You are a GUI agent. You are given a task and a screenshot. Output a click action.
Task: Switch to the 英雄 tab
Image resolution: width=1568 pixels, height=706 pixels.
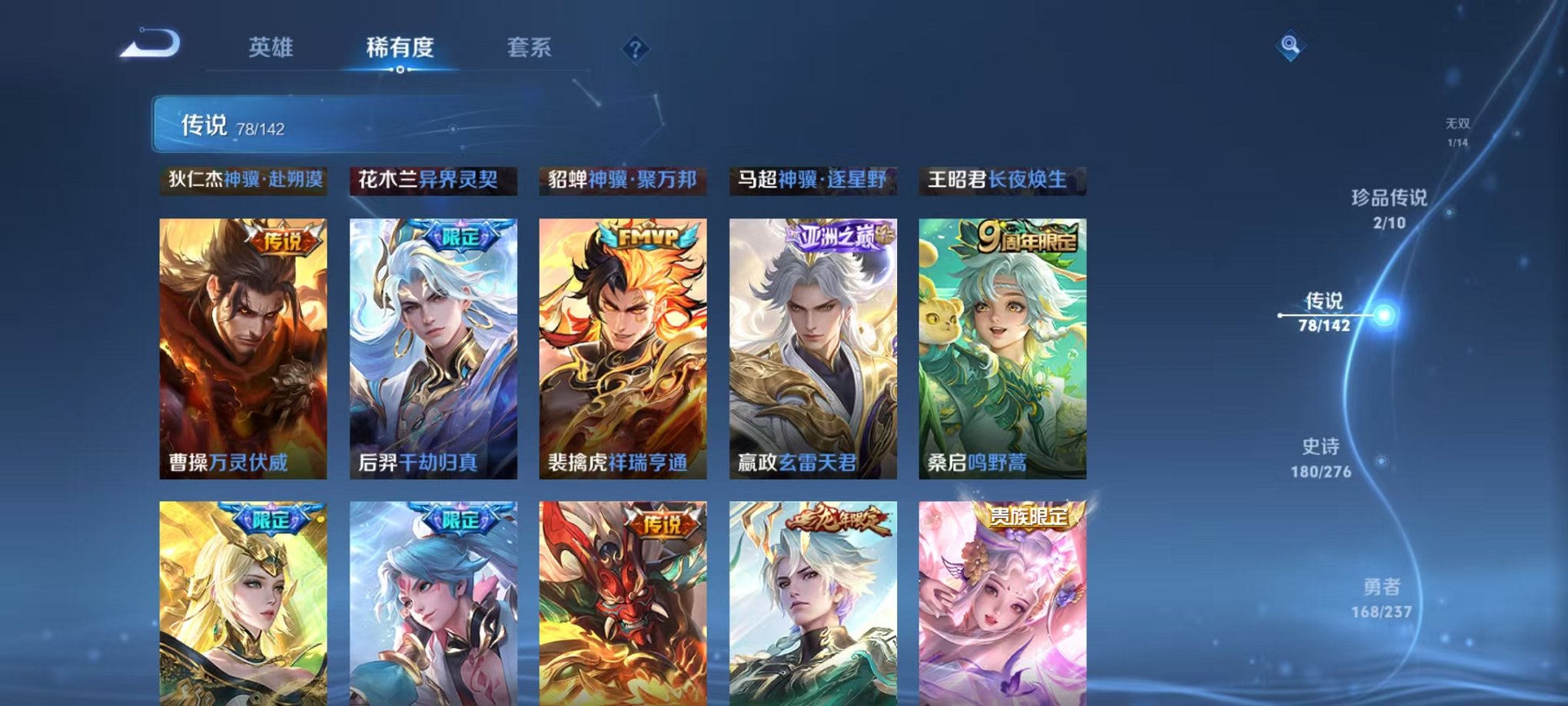[x=271, y=48]
